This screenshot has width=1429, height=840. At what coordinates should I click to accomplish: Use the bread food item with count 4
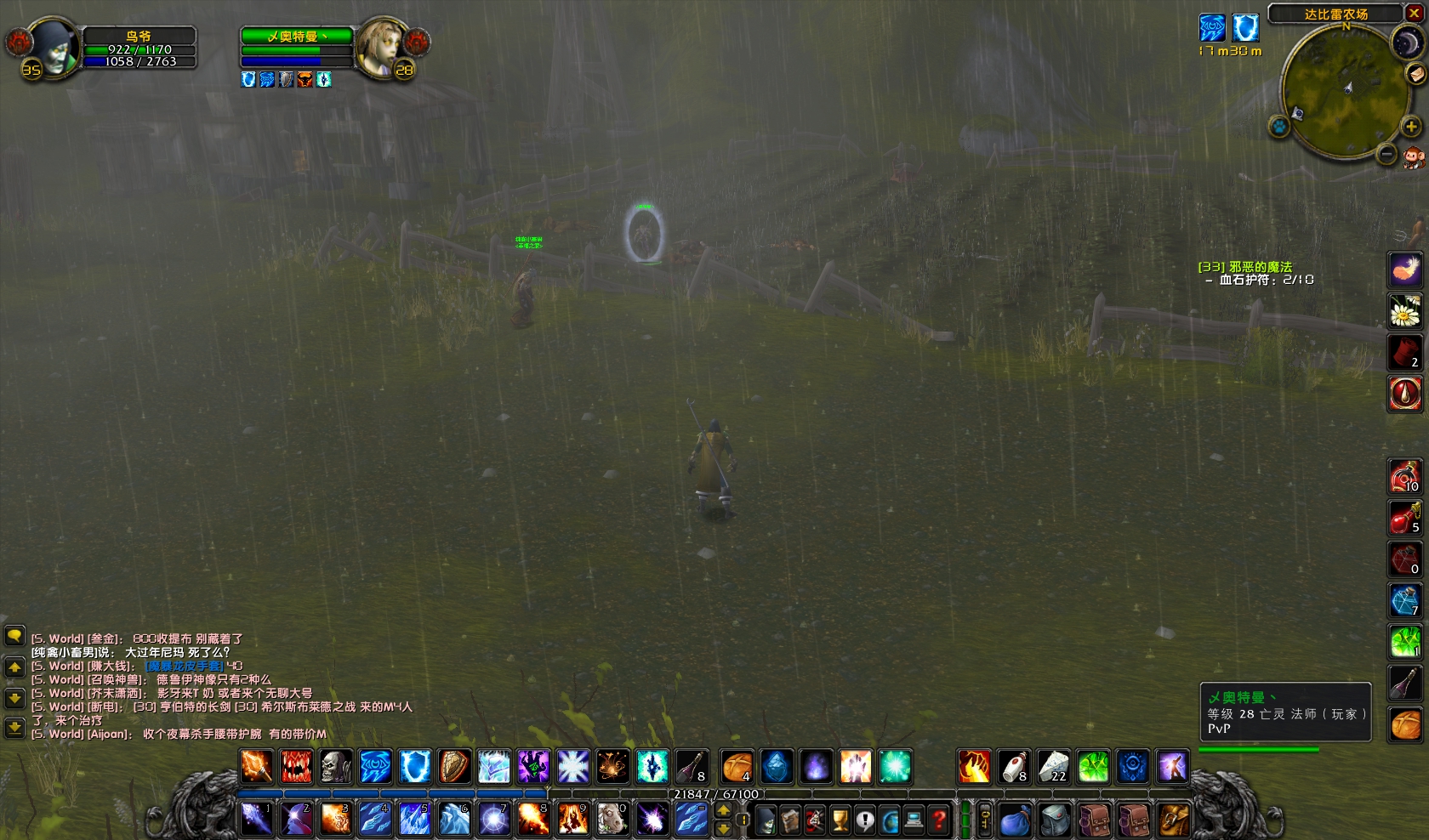tap(737, 766)
